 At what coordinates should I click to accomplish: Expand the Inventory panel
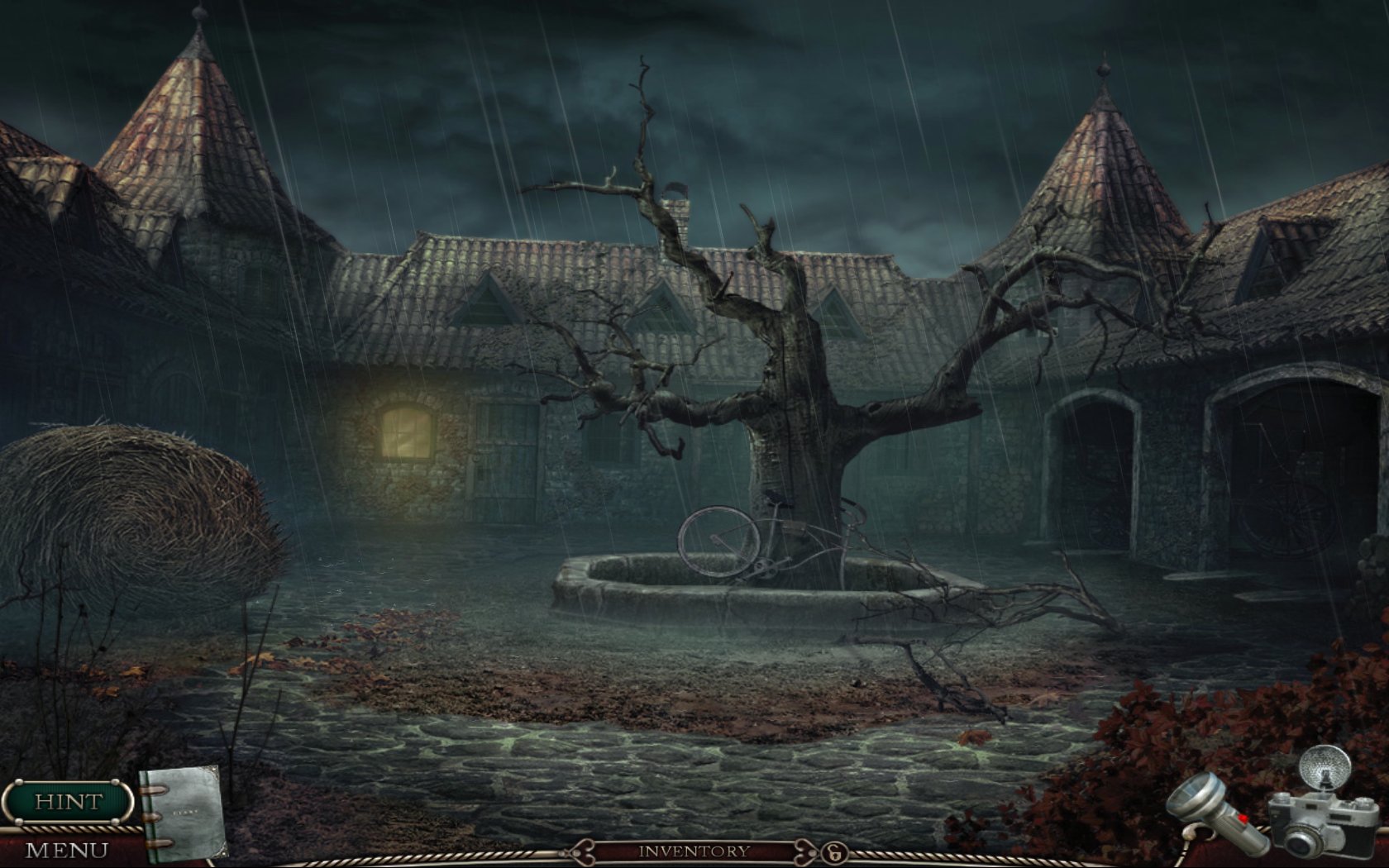tap(694, 848)
